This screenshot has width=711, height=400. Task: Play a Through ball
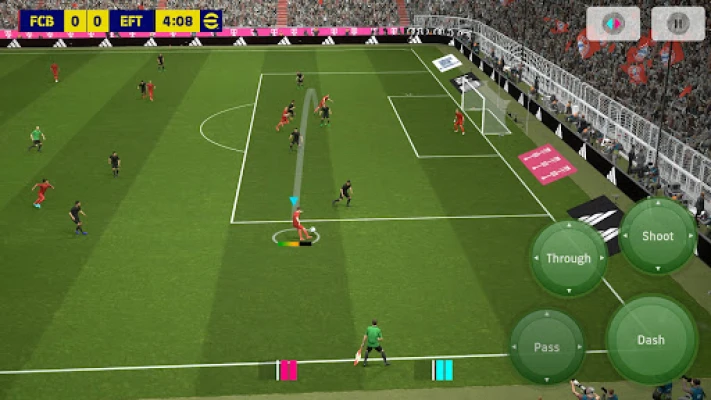[568, 259]
